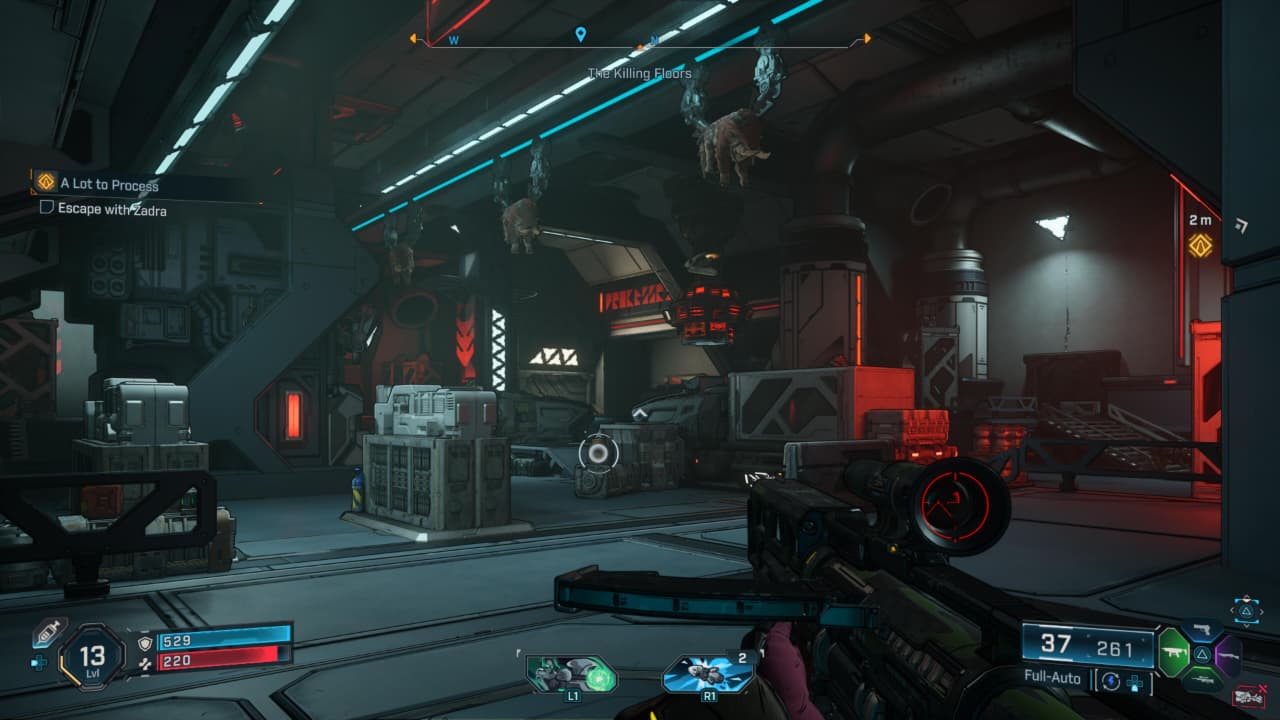Click the shield icon beside the blue bar

(144, 641)
